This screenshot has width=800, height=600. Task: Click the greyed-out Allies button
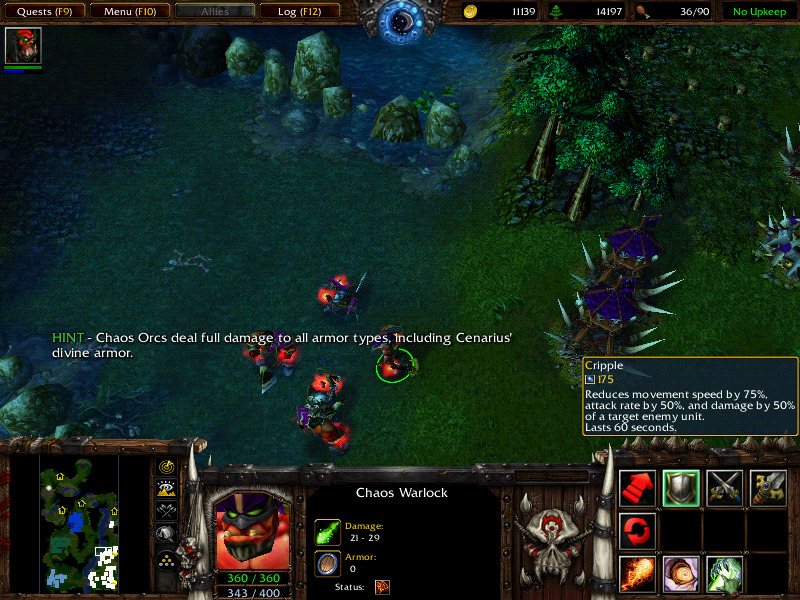[213, 12]
